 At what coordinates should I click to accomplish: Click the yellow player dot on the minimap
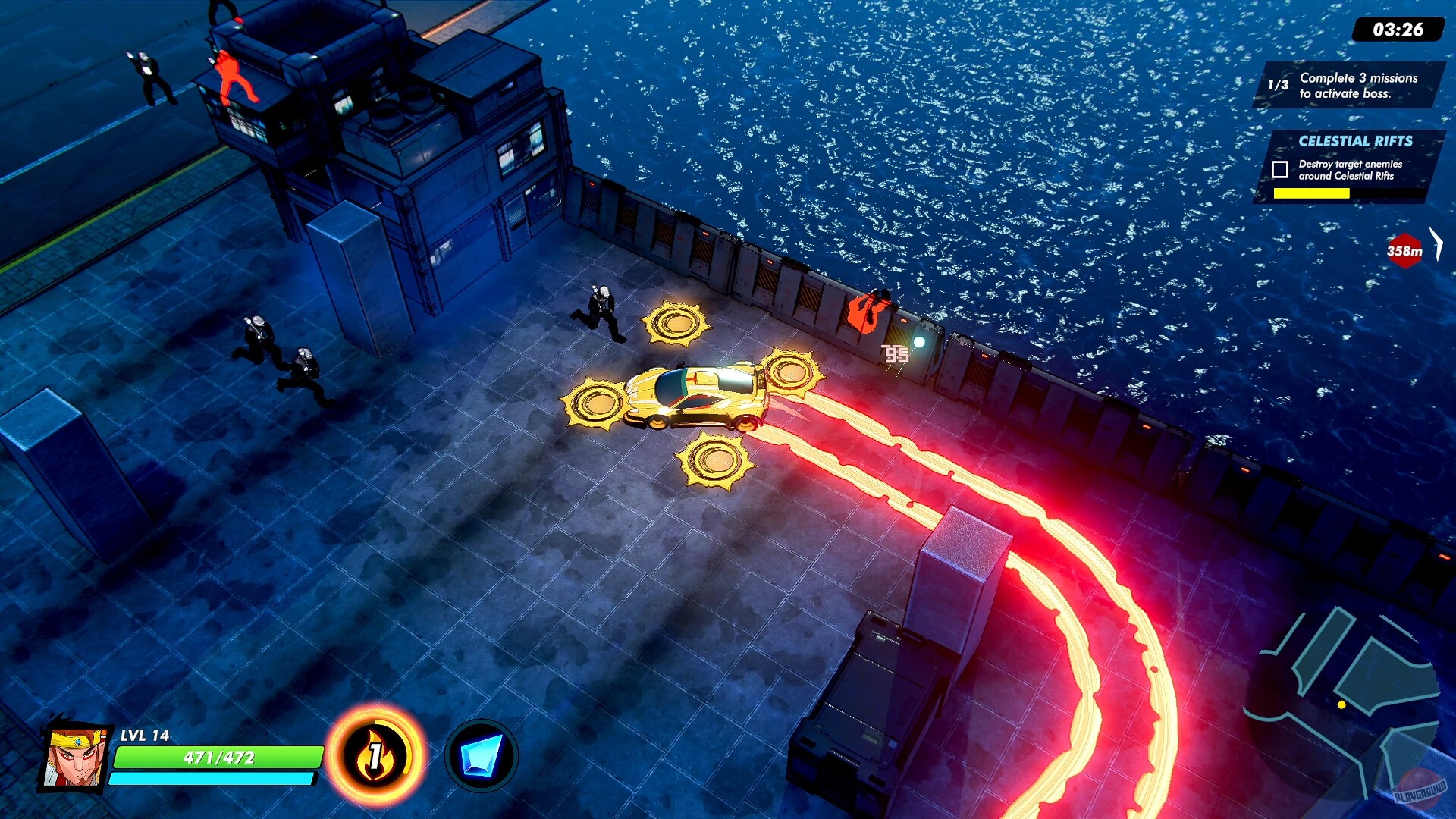coord(1341,704)
